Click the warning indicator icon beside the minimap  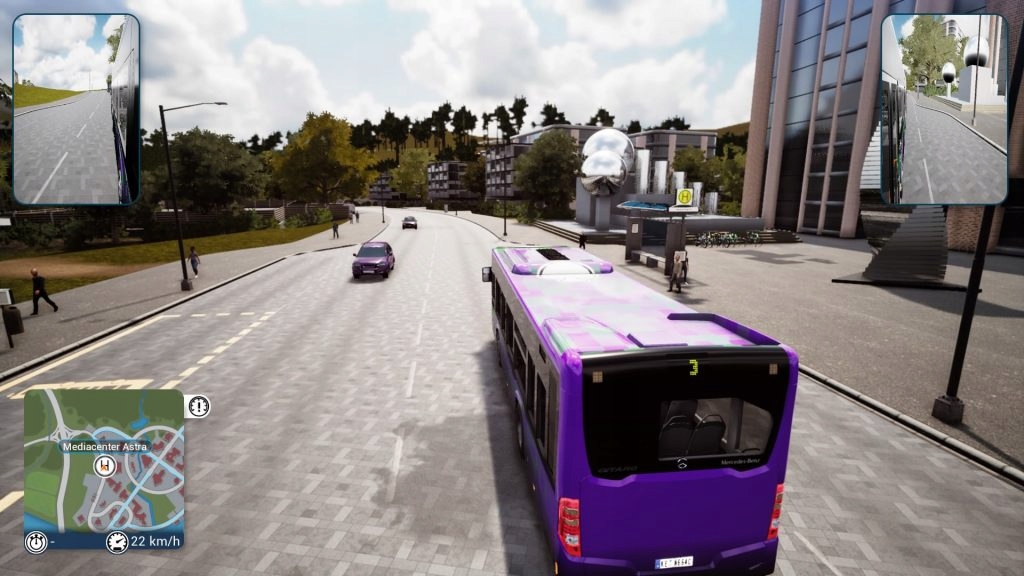point(198,406)
